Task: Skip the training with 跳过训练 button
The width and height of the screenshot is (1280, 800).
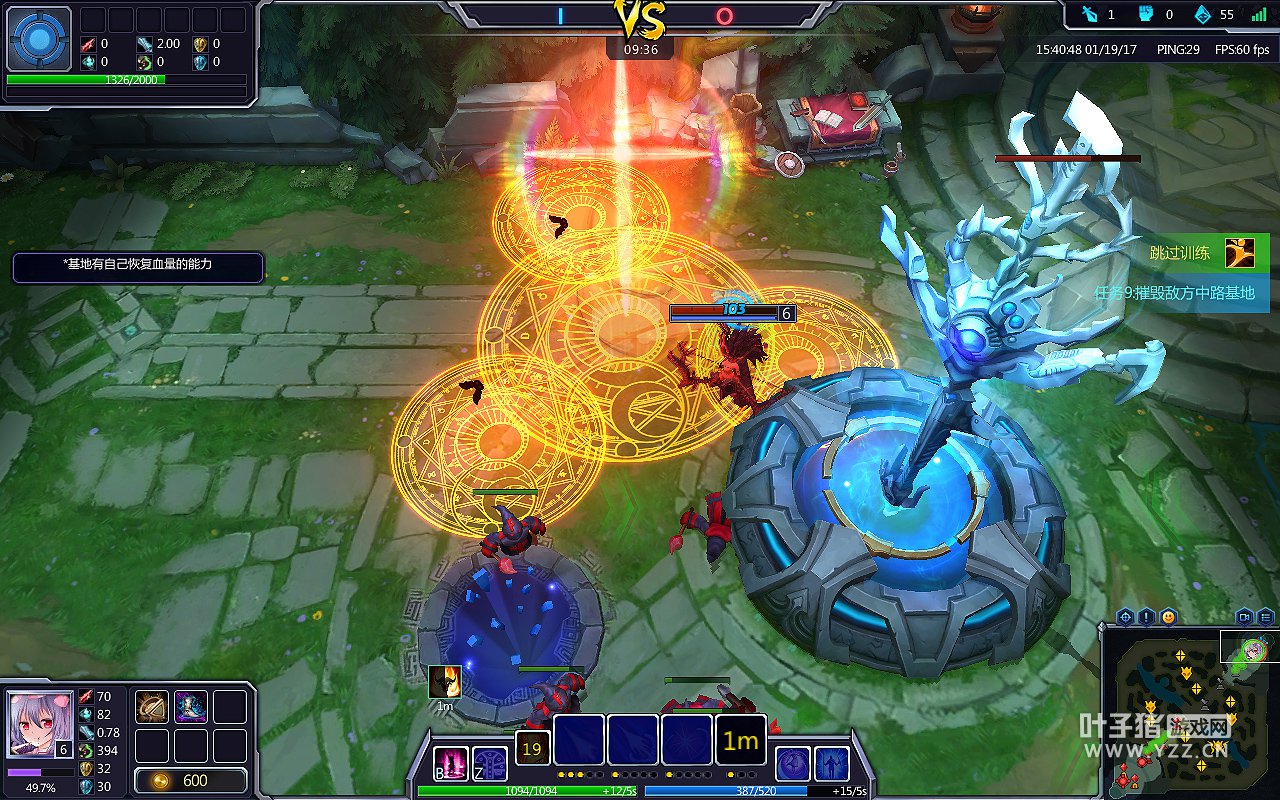Action: (1205, 252)
